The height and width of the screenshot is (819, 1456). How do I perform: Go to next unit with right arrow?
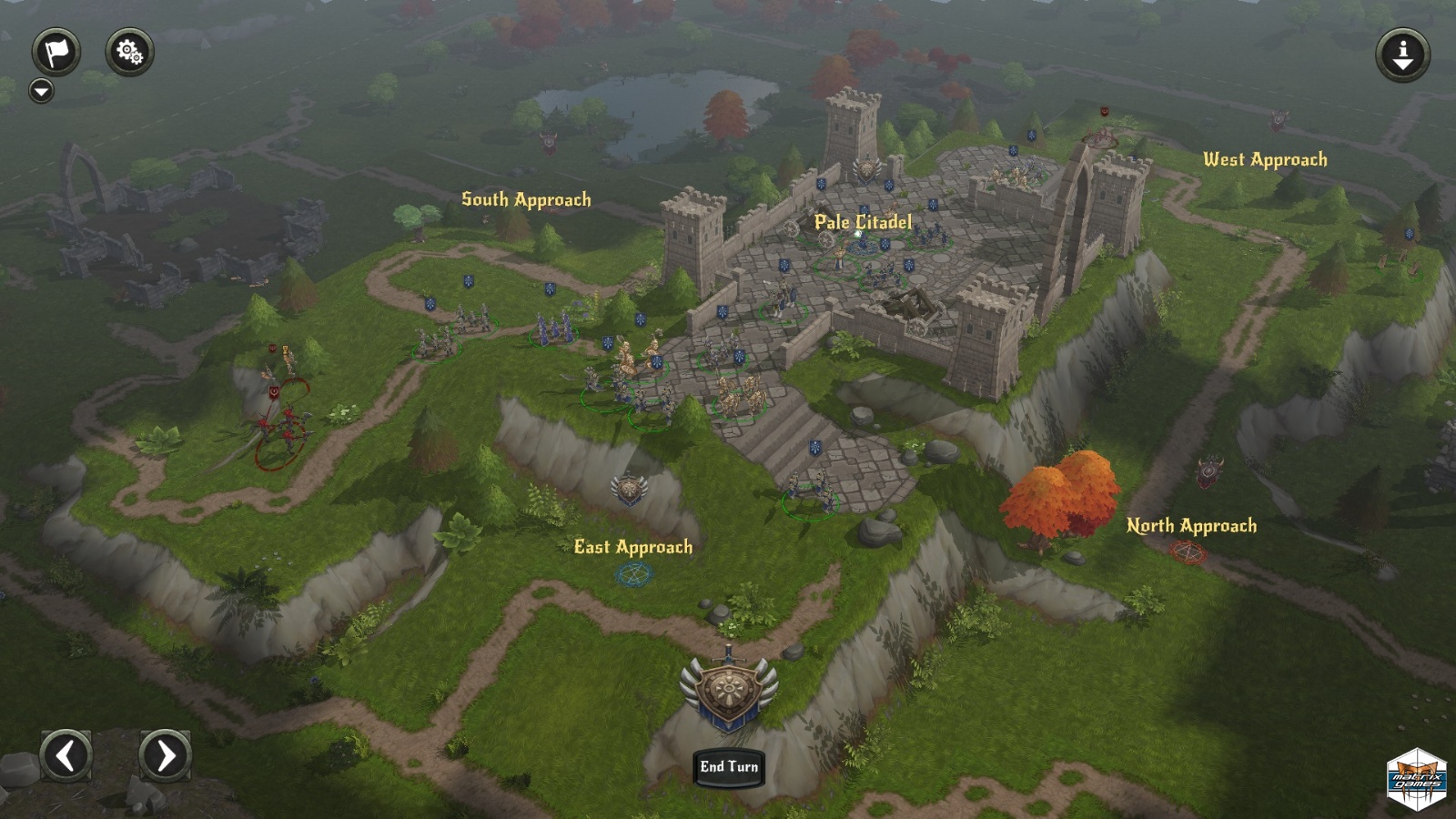pos(165,755)
